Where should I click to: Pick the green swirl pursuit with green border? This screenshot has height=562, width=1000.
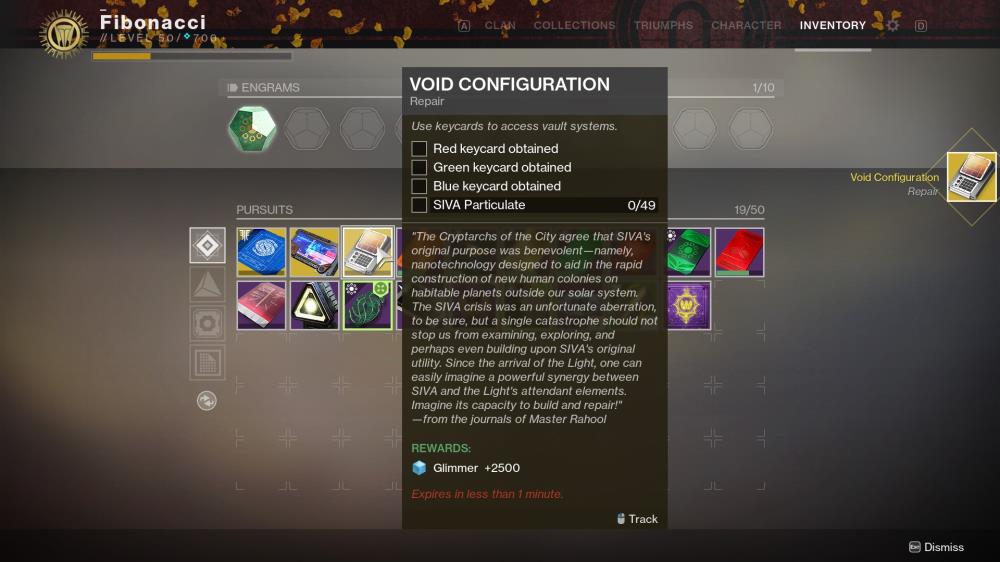point(367,305)
